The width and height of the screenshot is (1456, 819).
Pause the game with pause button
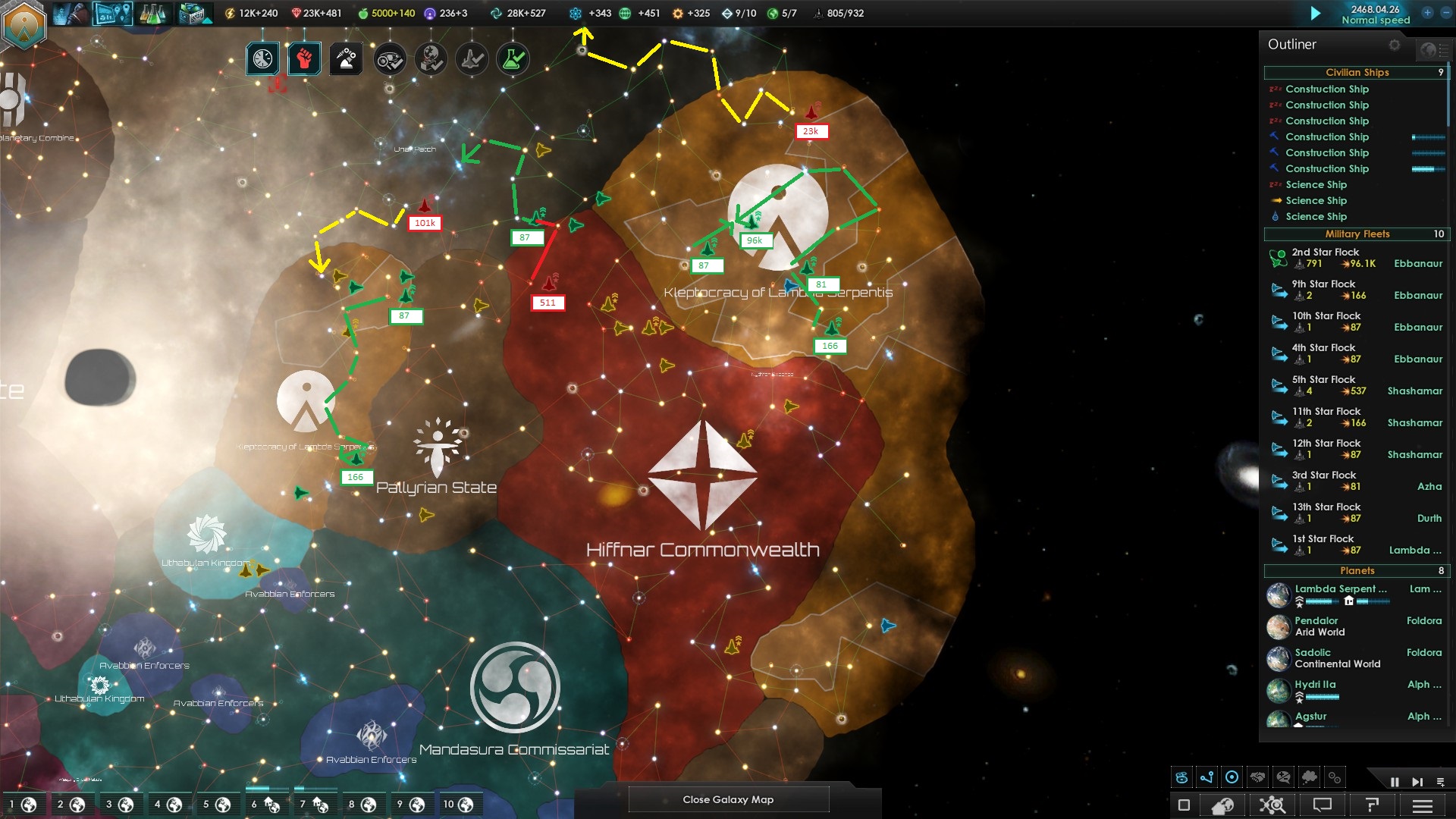[1395, 782]
